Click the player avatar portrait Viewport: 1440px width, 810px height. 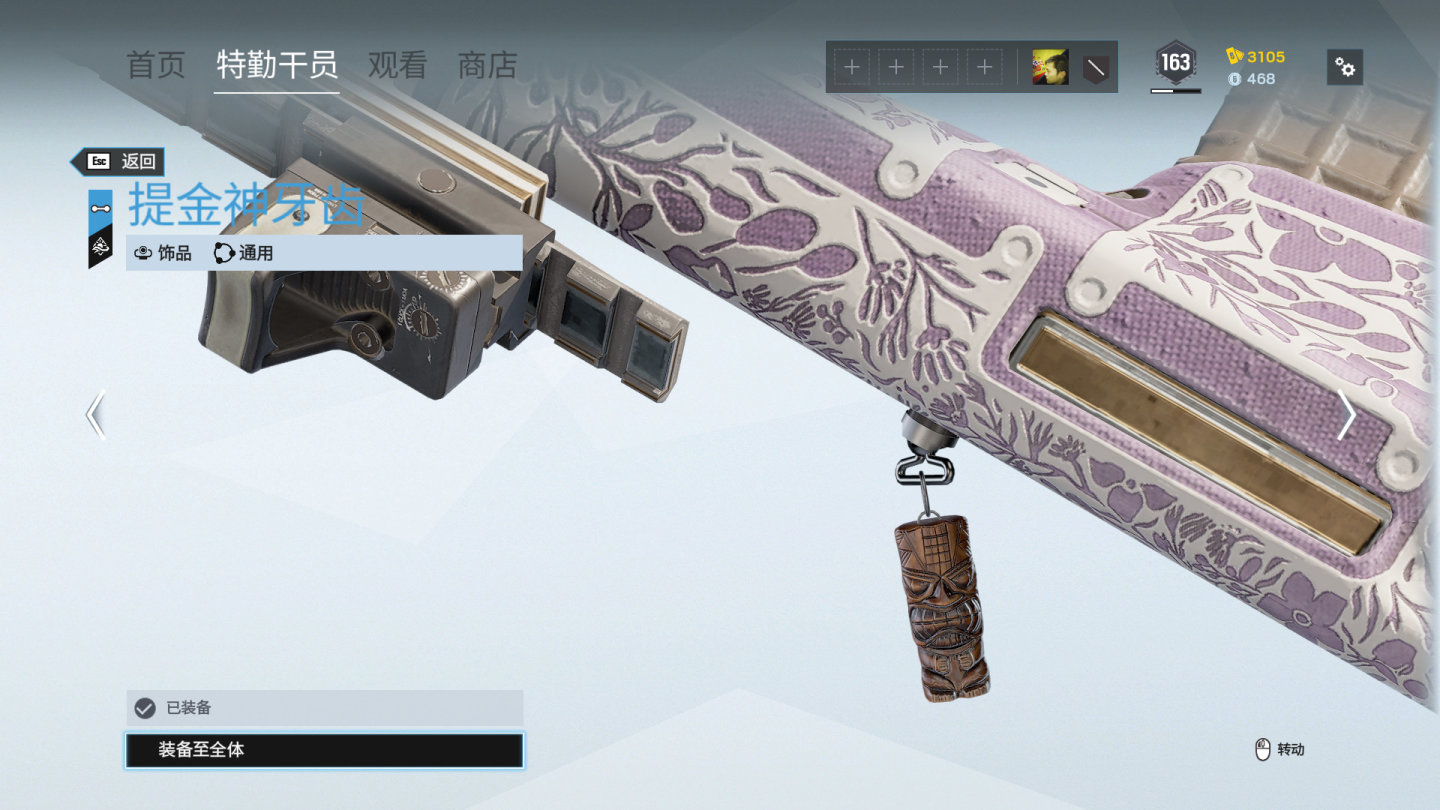[1050, 67]
